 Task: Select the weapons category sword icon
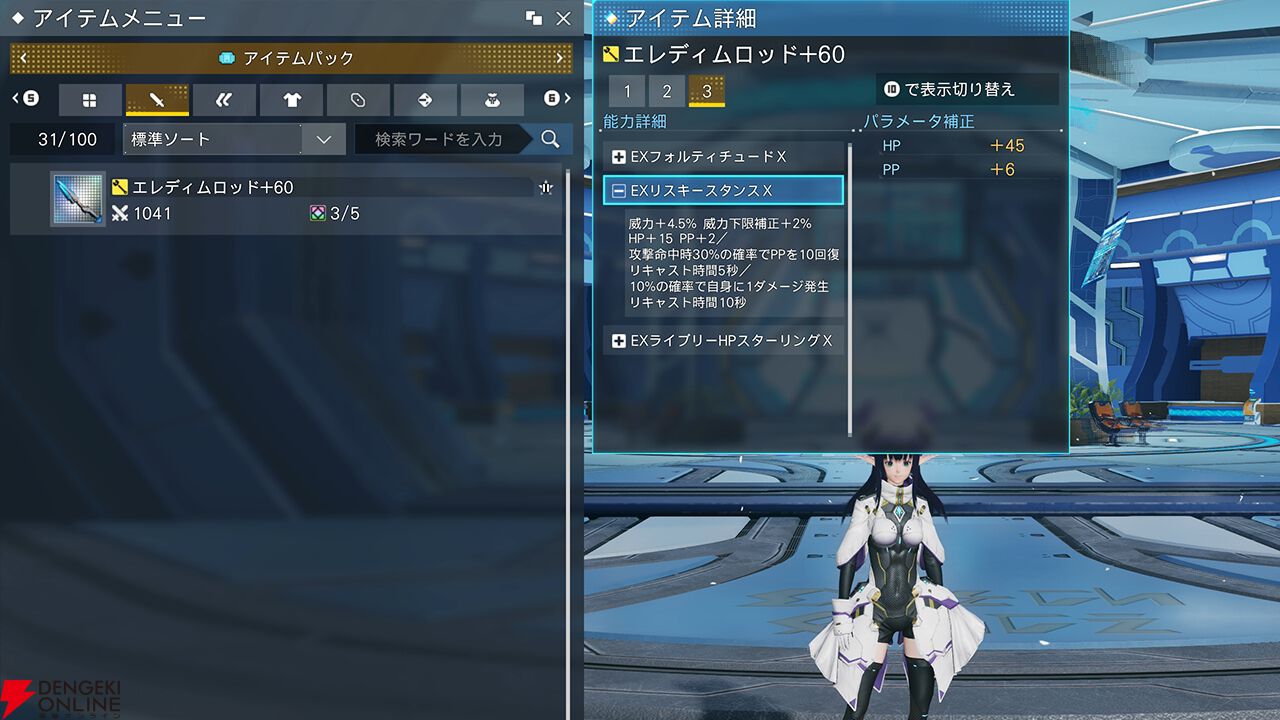click(157, 100)
